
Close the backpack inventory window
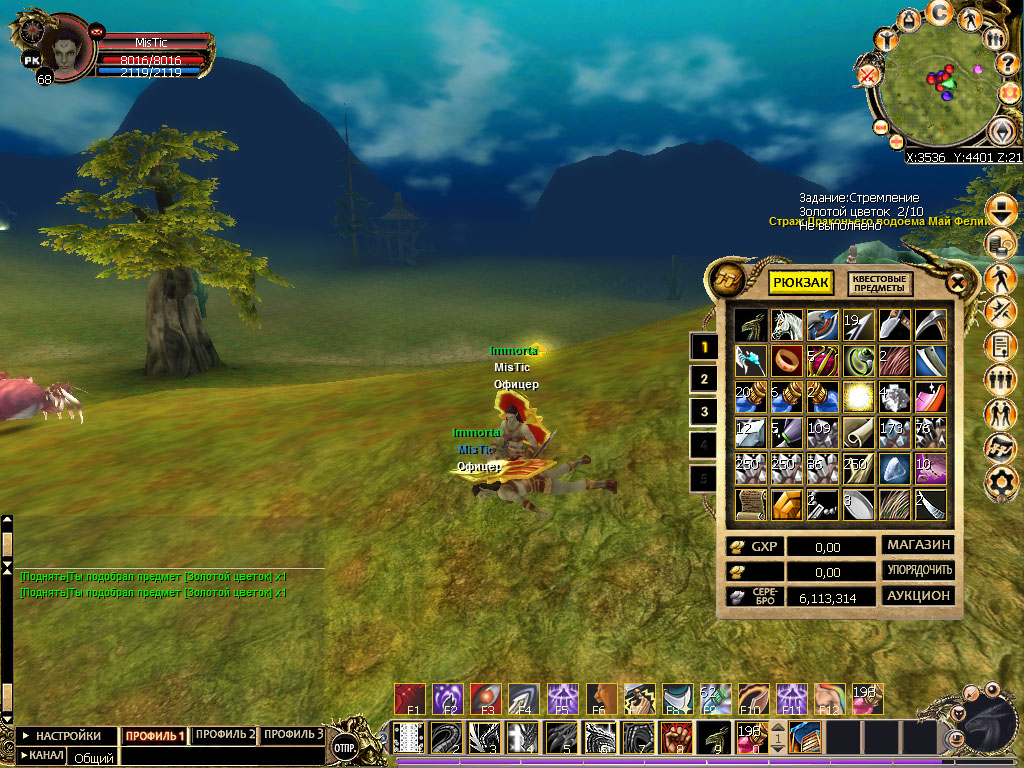tap(957, 283)
